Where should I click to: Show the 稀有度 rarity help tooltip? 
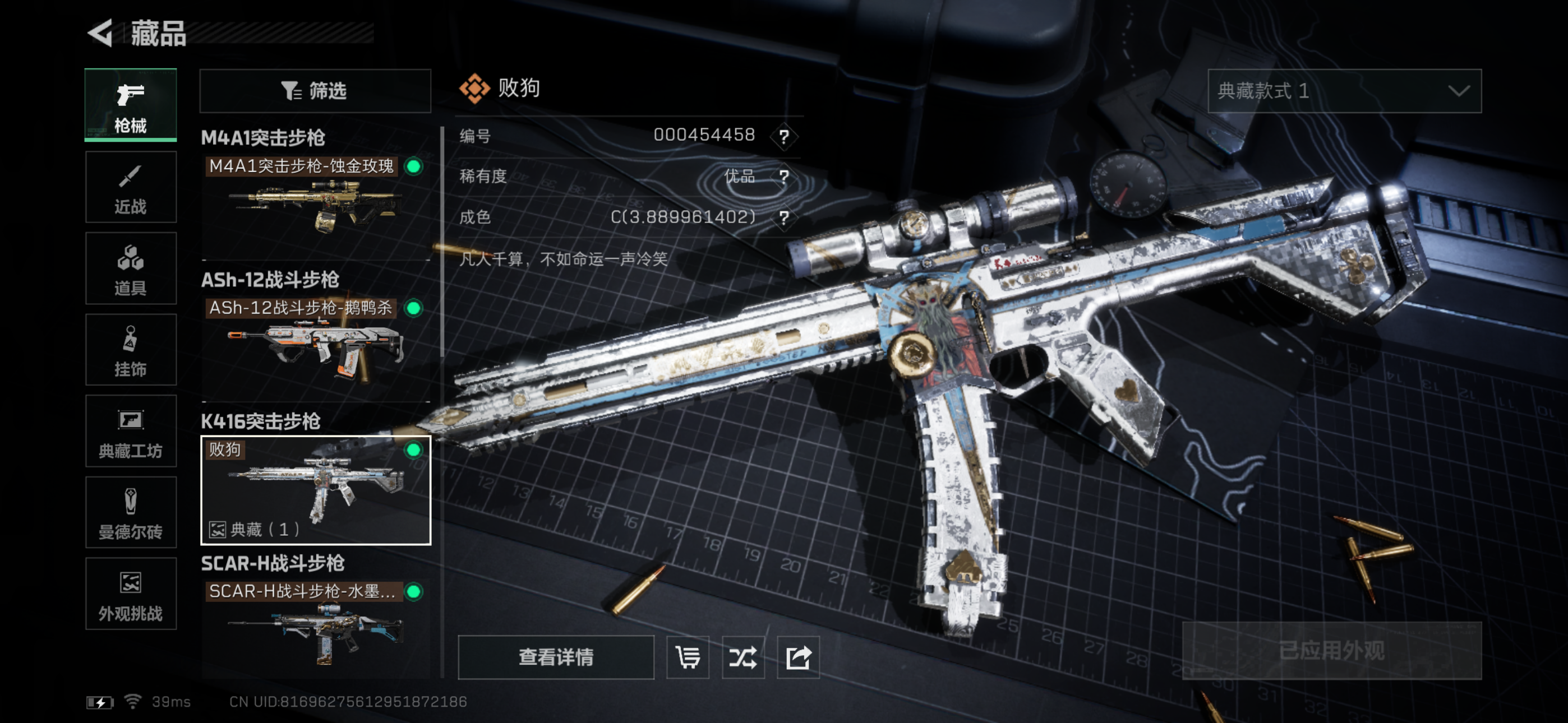click(x=784, y=177)
